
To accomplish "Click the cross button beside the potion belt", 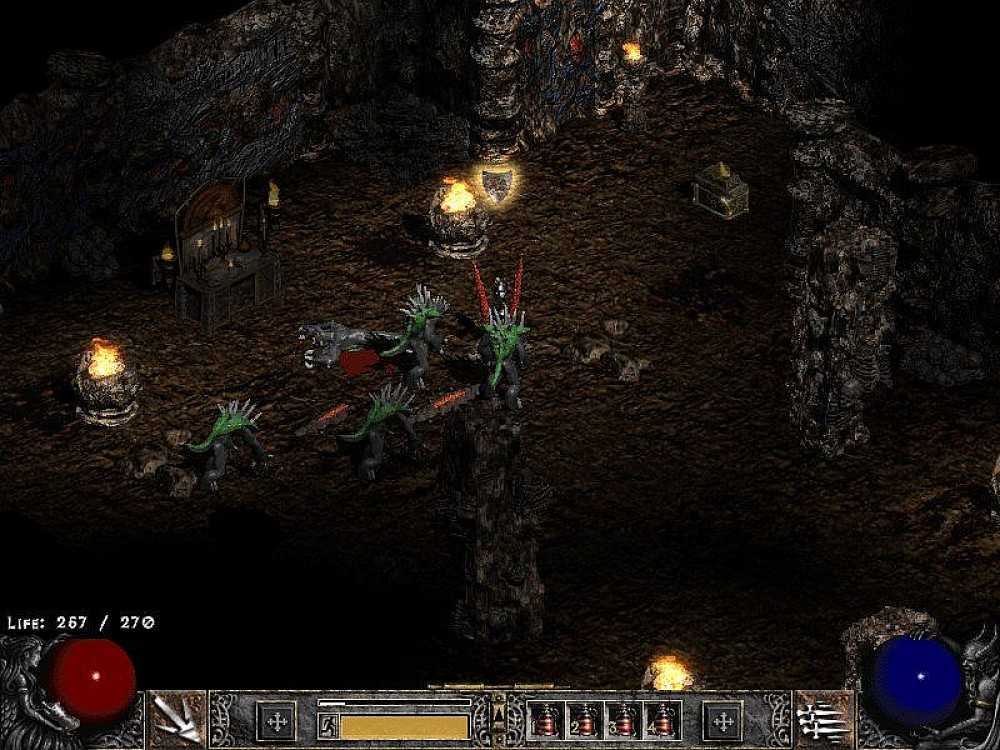I will click(723, 720).
